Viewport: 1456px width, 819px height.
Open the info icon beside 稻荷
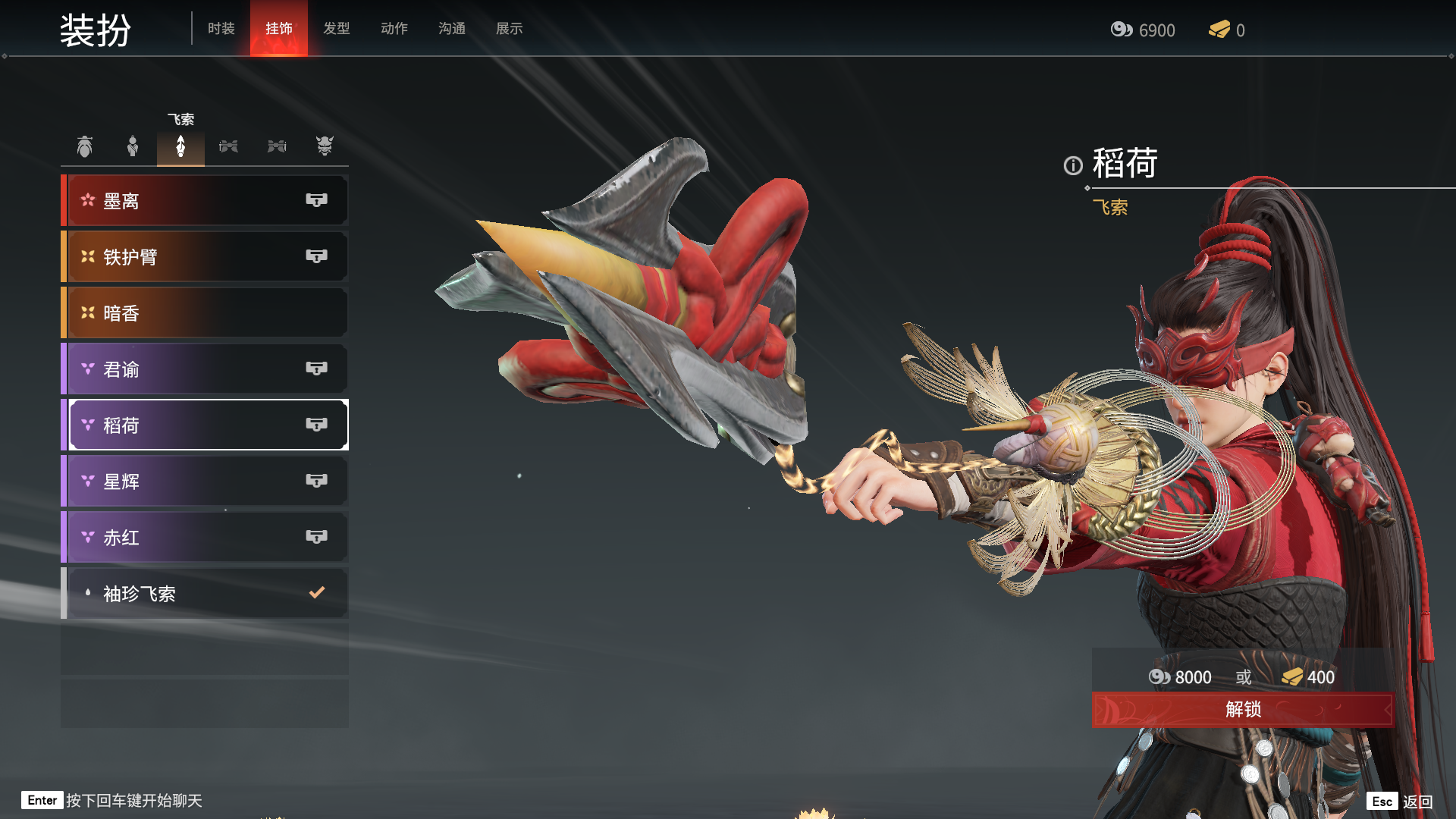[x=1072, y=165]
